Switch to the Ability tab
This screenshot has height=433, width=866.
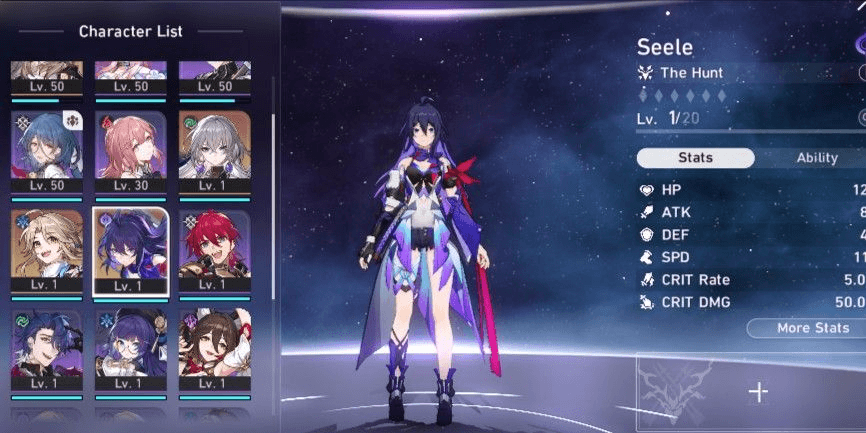(816, 158)
